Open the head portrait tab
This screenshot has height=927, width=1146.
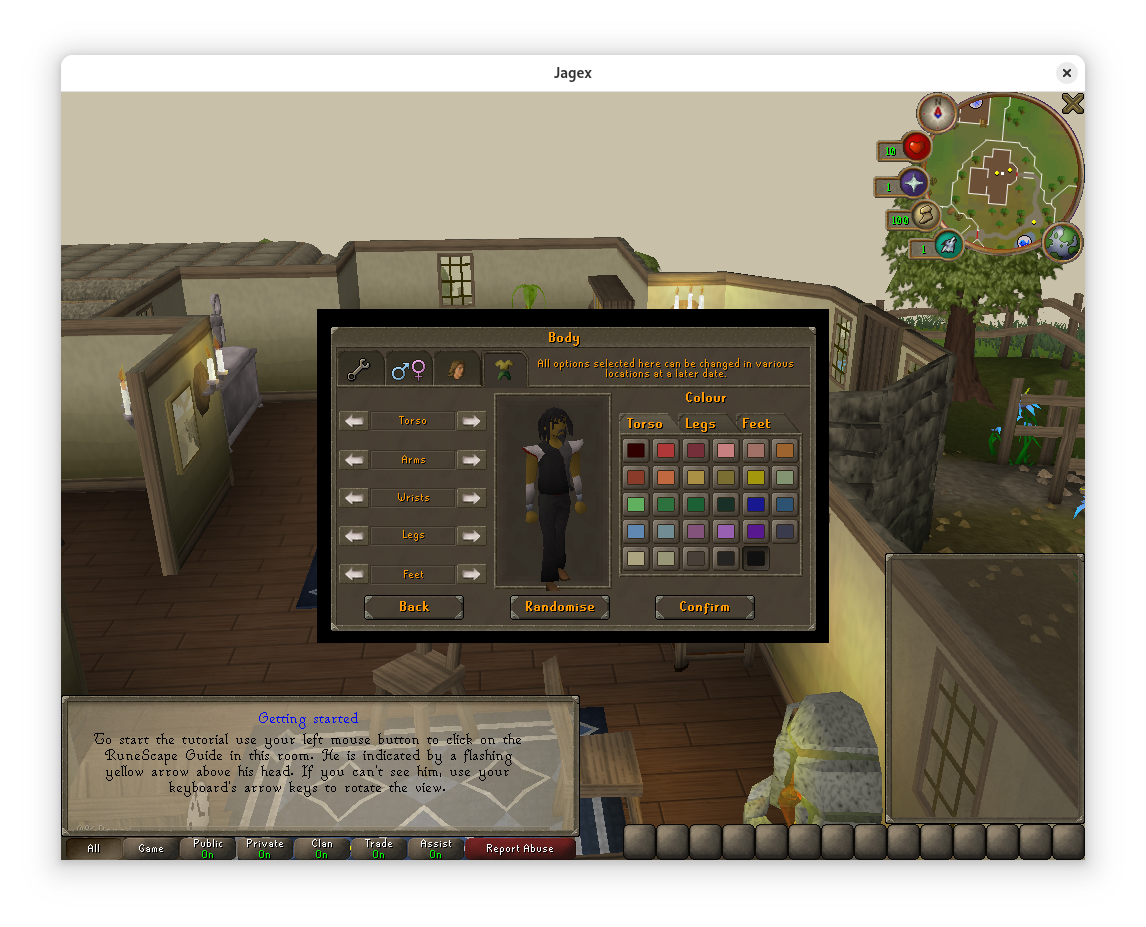[x=457, y=370]
